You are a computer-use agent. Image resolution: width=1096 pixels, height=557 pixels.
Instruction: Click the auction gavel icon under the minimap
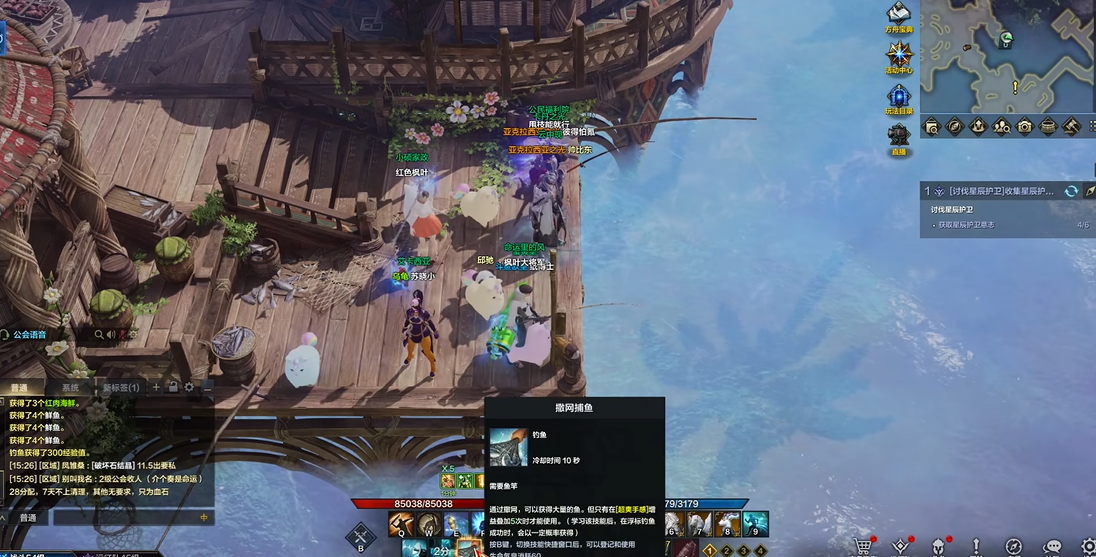click(x=1071, y=127)
